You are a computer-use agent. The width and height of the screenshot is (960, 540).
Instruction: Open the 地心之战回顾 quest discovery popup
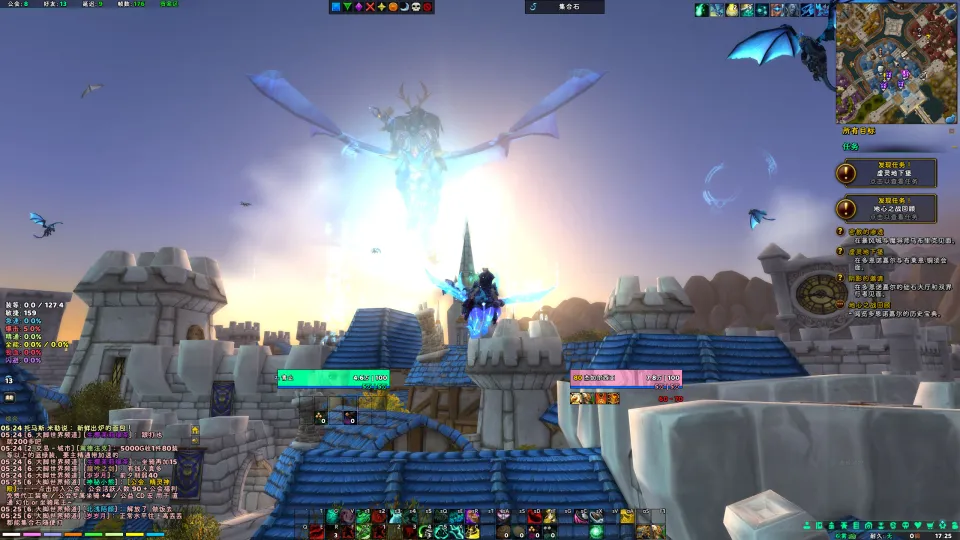[887, 208]
